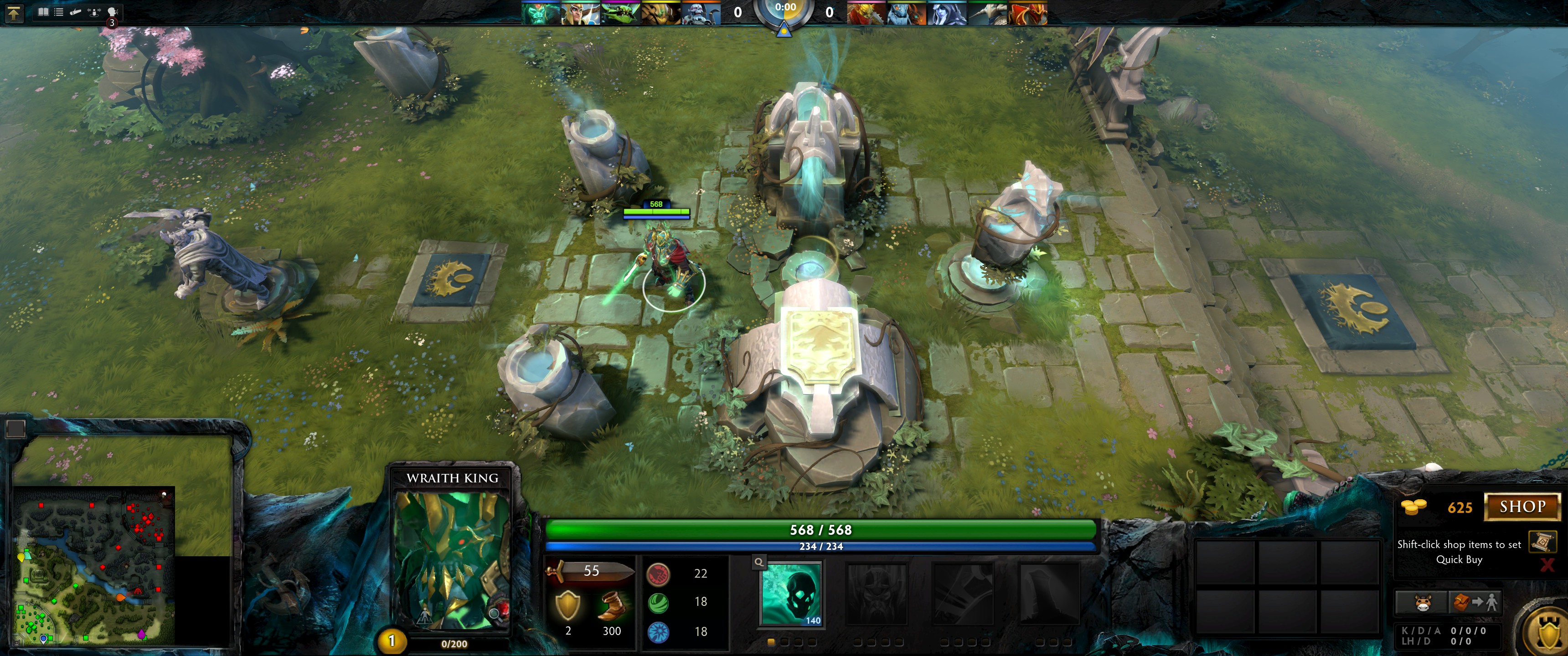The height and width of the screenshot is (656, 1568).
Task: Select the courier donkey button
Action: coord(1421,602)
